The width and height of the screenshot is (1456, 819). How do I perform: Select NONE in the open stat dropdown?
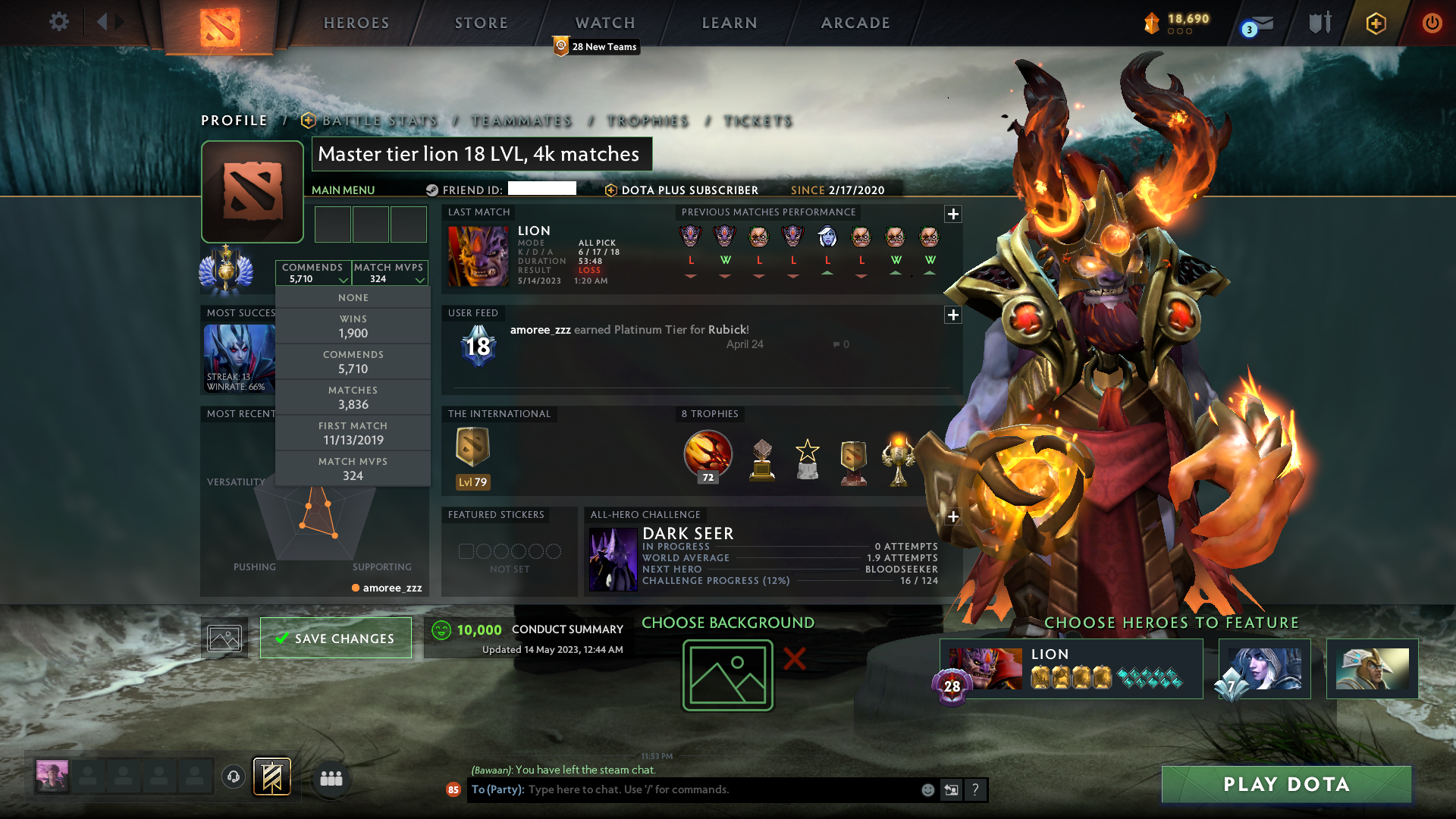pyautogui.click(x=353, y=297)
